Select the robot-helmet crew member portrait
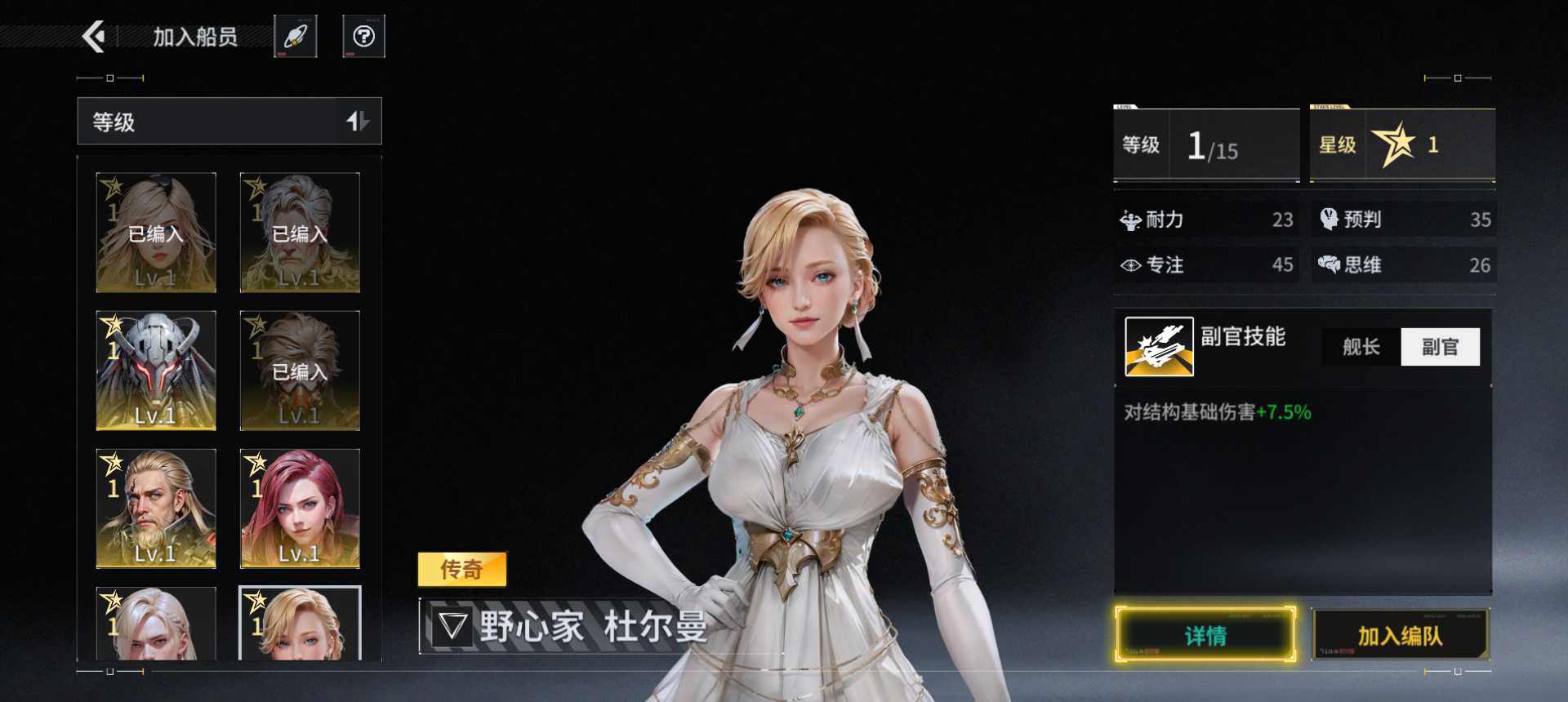1568x702 pixels. (x=155, y=370)
